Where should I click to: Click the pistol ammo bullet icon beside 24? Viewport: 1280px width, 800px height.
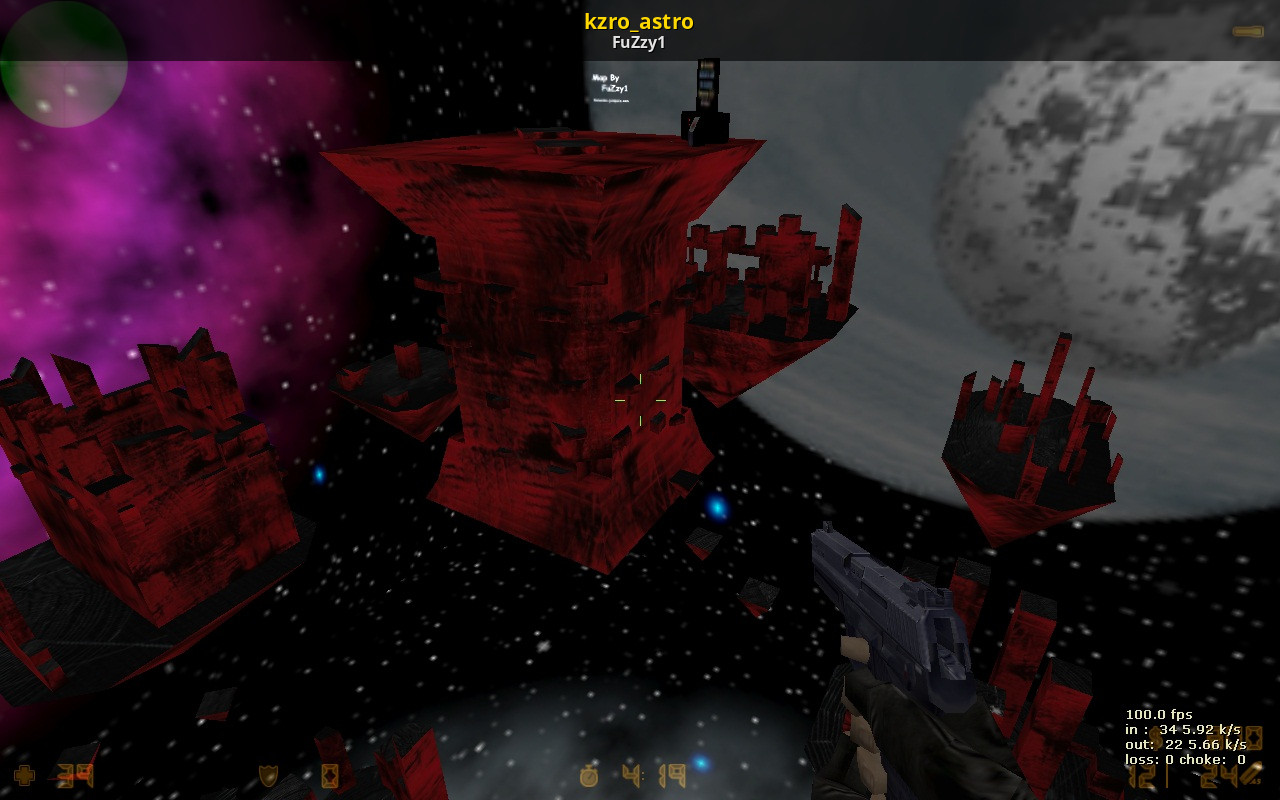click(x=1250, y=775)
